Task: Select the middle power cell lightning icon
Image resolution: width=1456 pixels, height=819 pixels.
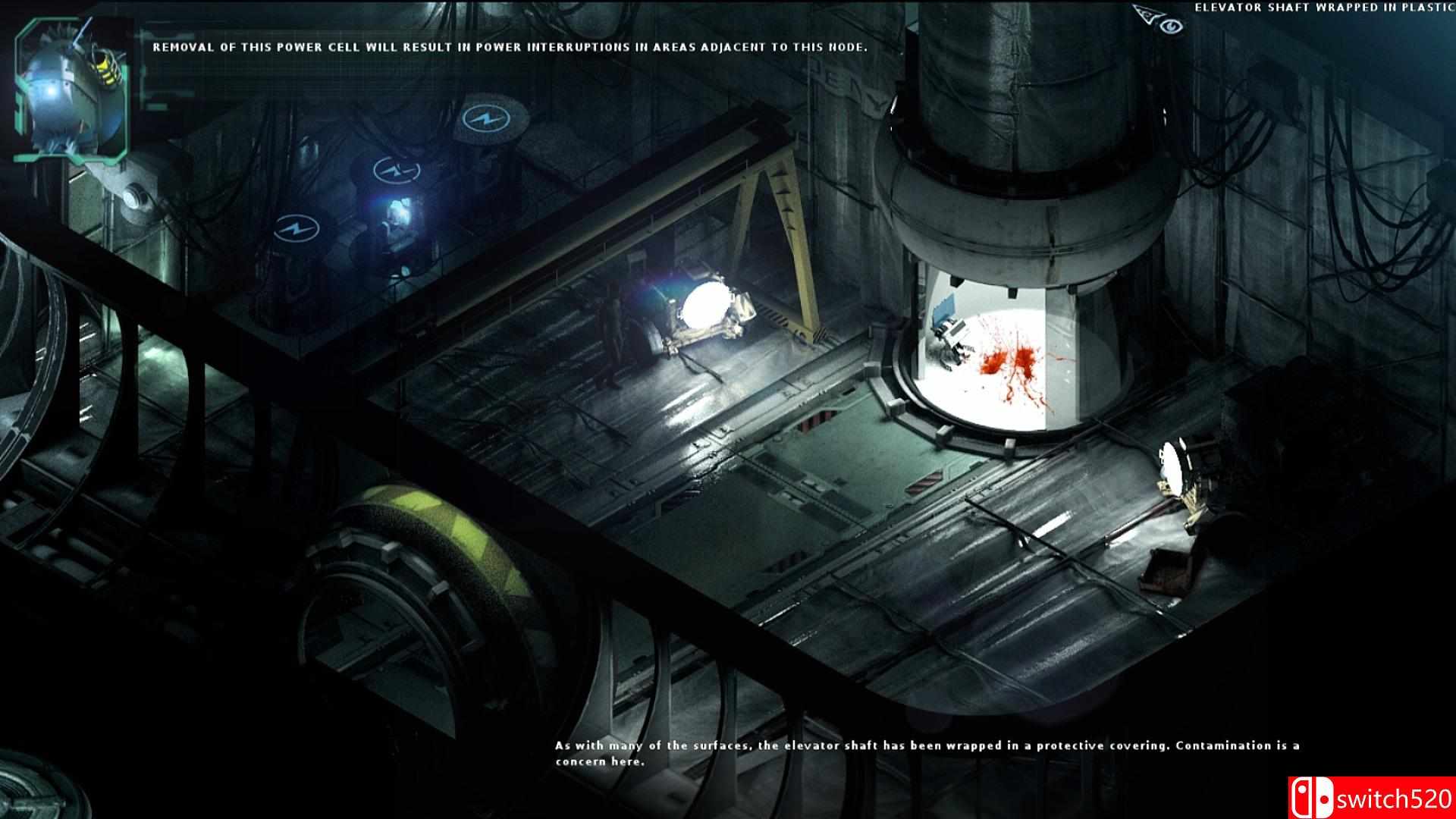Action: coord(395,171)
